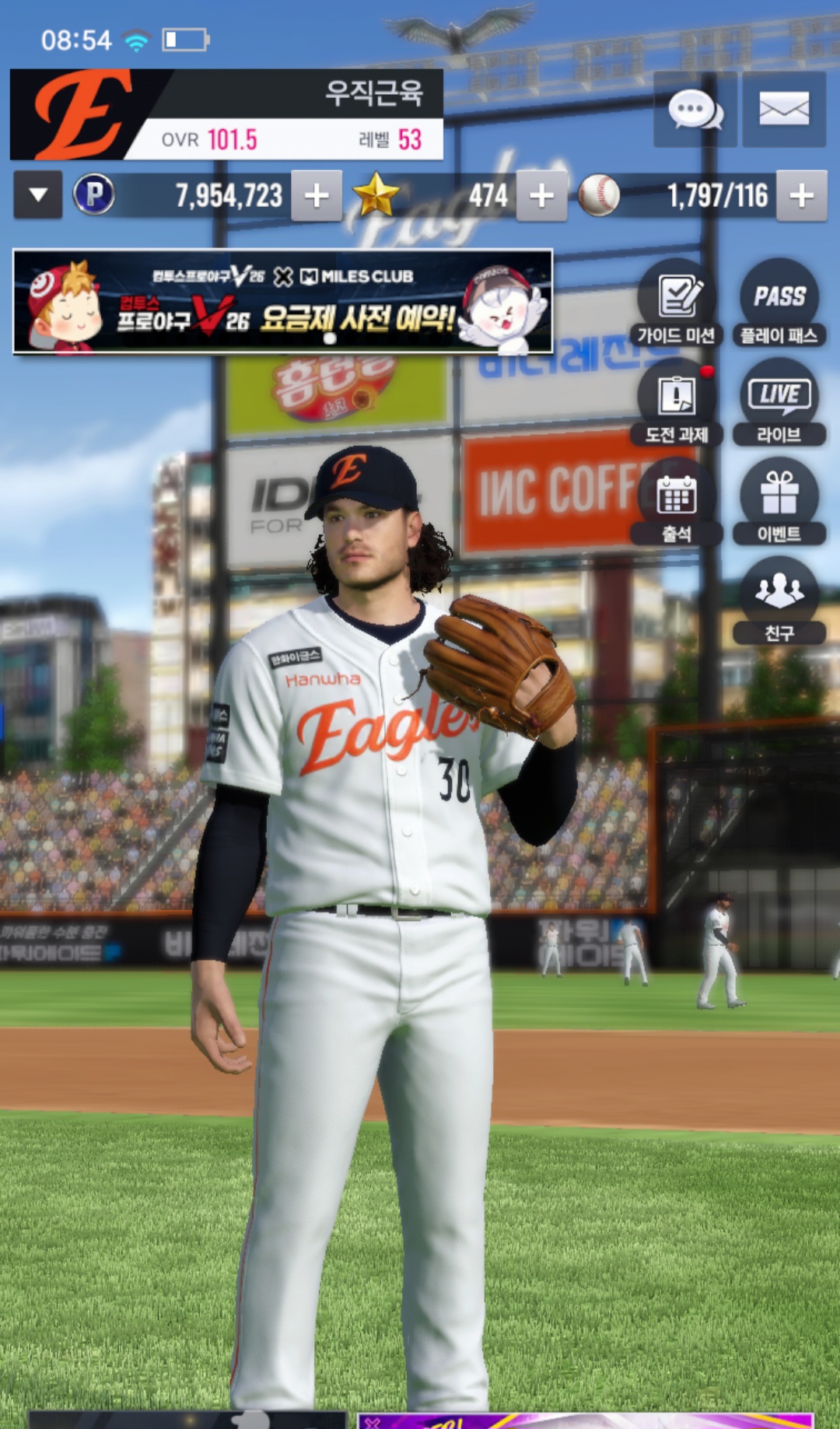Screen dimensions: 840x1429
Task: Add more baseballs with plus button
Action: point(801,196)
